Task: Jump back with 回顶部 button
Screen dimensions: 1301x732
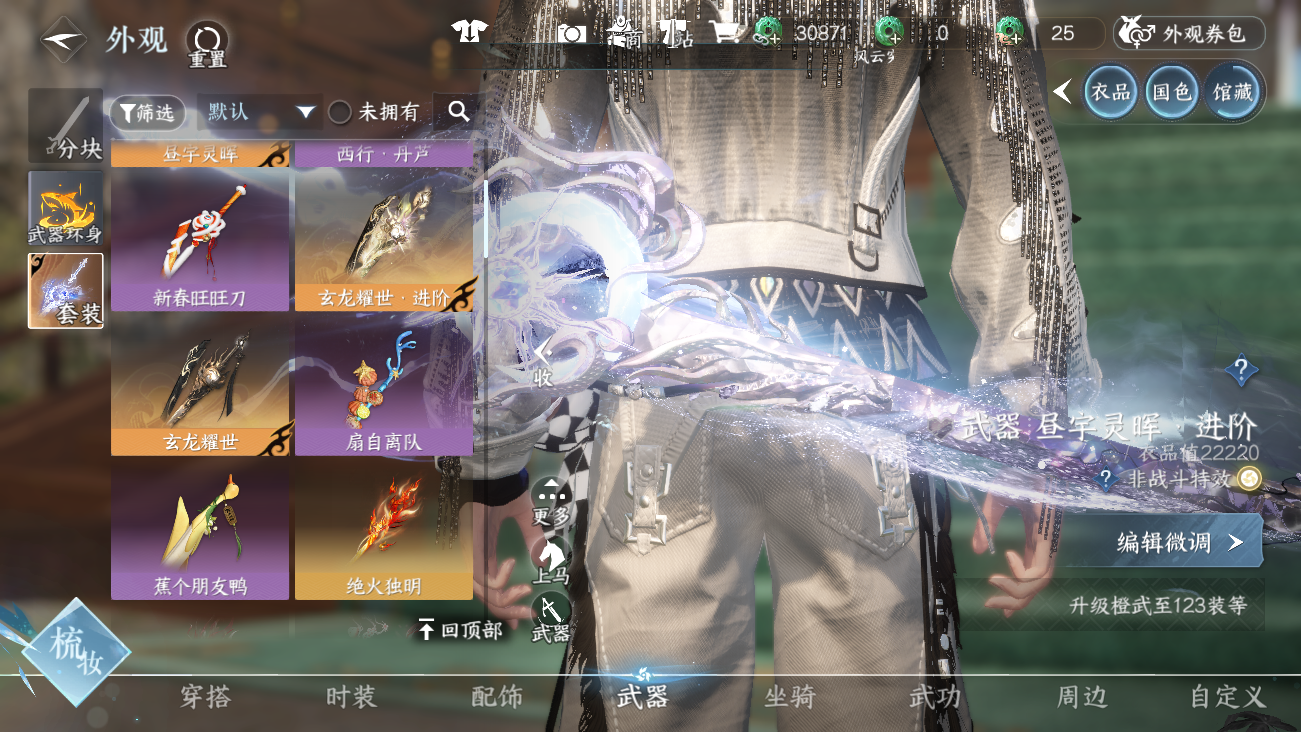Action: [460, 630]
